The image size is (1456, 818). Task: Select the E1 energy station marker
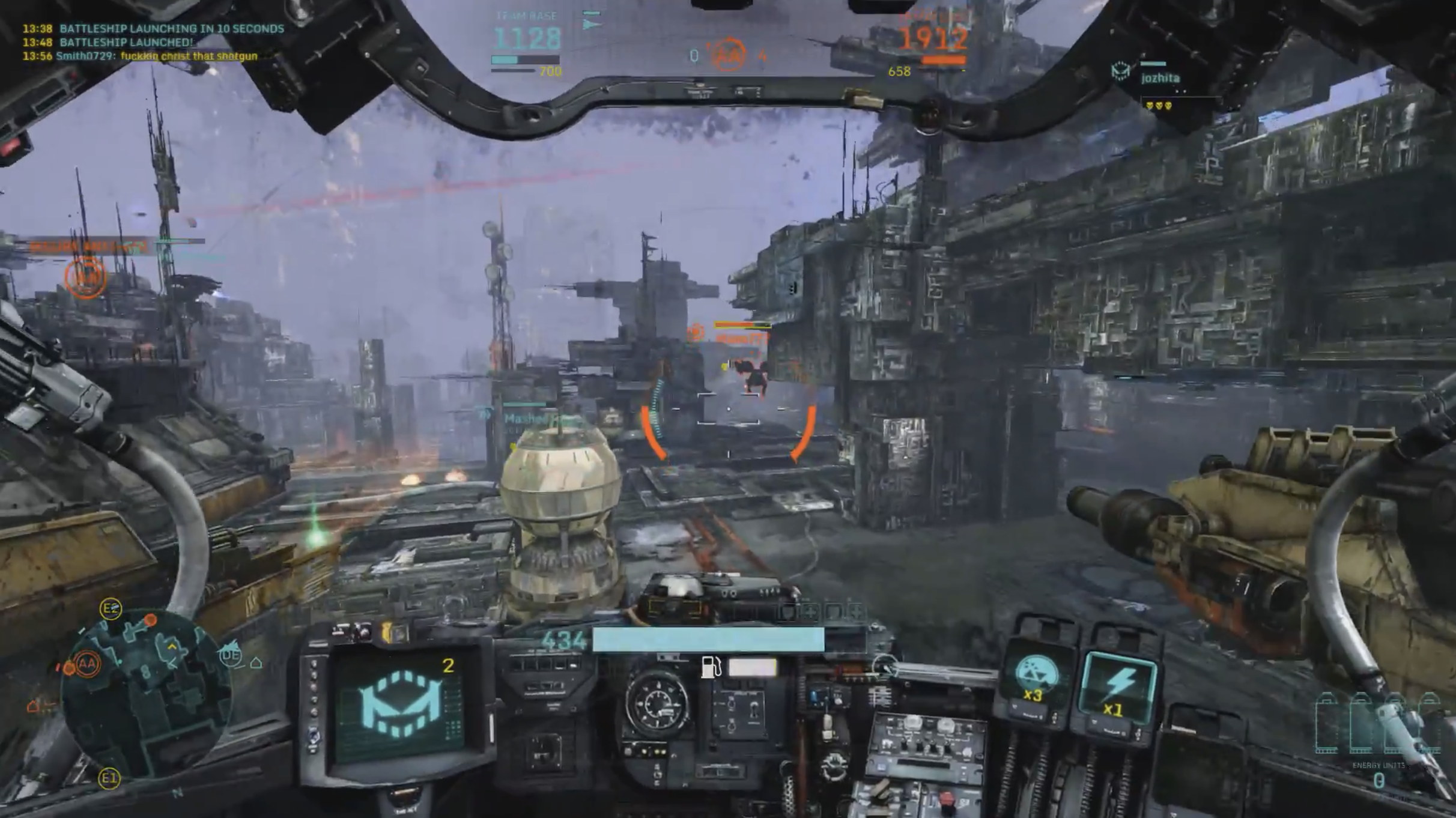tap(109, 779)
